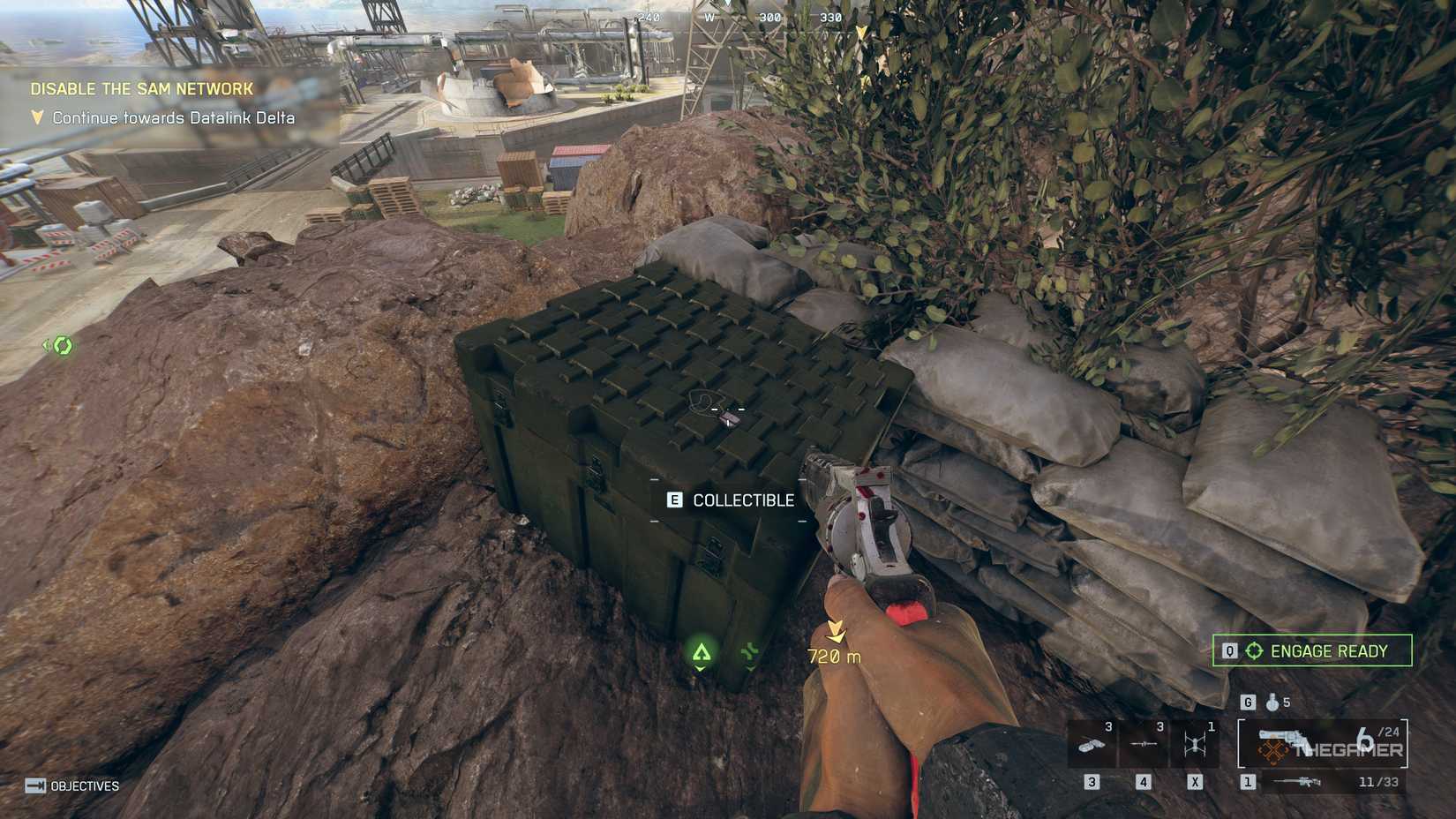Screen dimensions: 1456x819
Task: Click the Objectives icon at bottom left
Action: (34, 785)
